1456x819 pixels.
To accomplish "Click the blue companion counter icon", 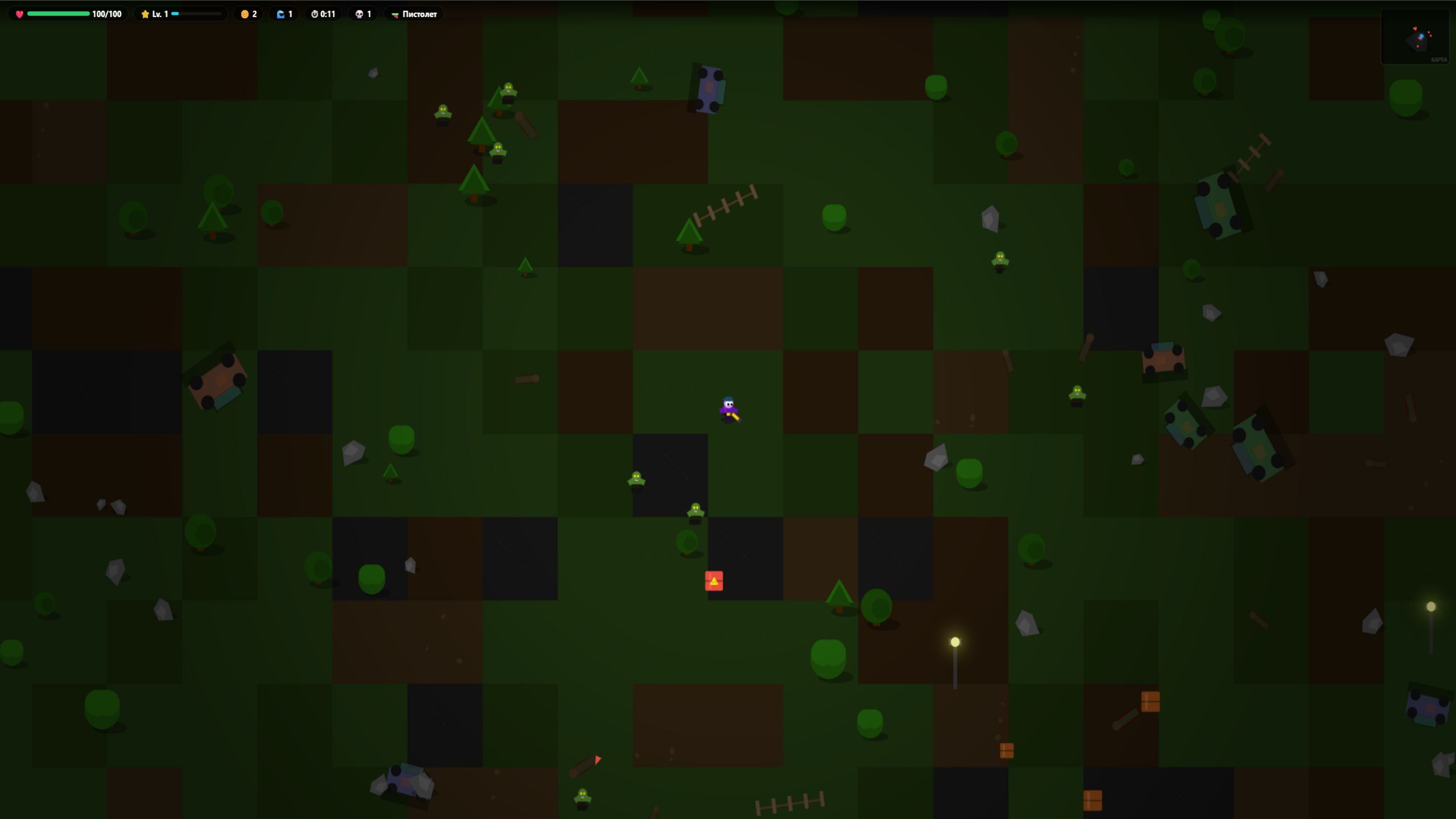I will point(282,13).
